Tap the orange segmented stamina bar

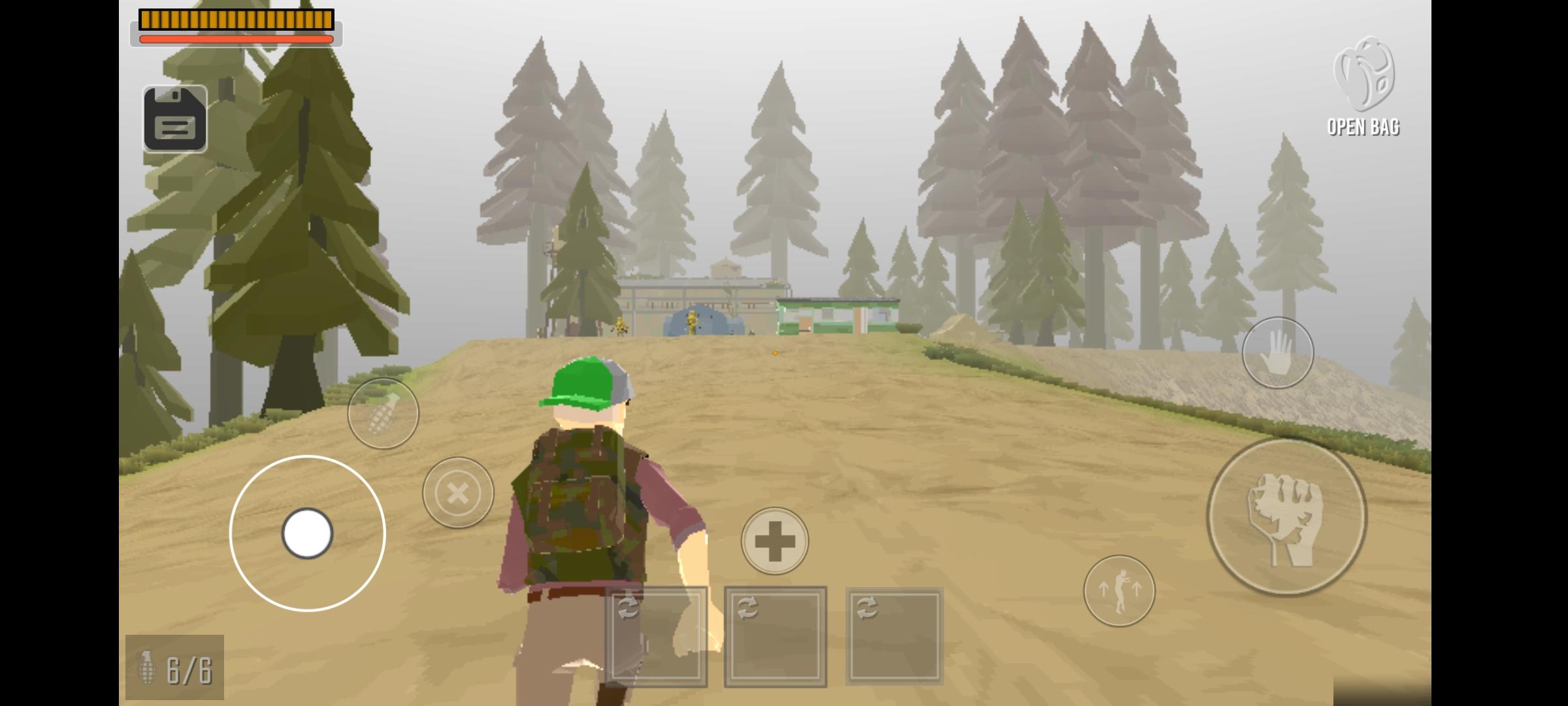pos(235,20)
